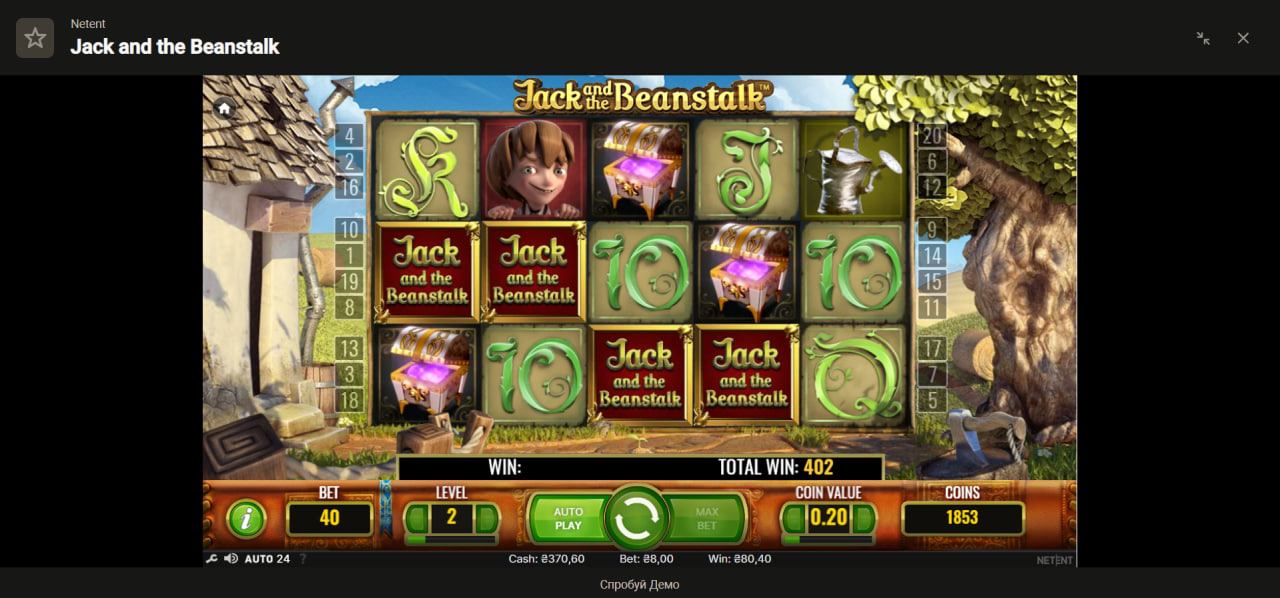Image resolution: width=1280 pixels, height=598 pixels.
Task: Open the question mark help icon
Action: click(303, 559)
